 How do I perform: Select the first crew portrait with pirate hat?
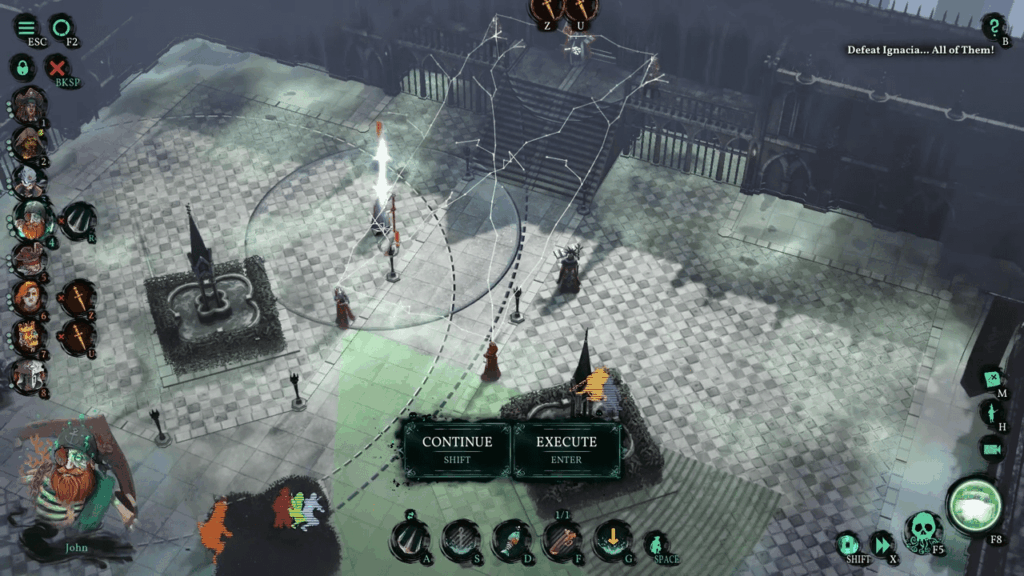pyautogui.click(x=29, y=103)
